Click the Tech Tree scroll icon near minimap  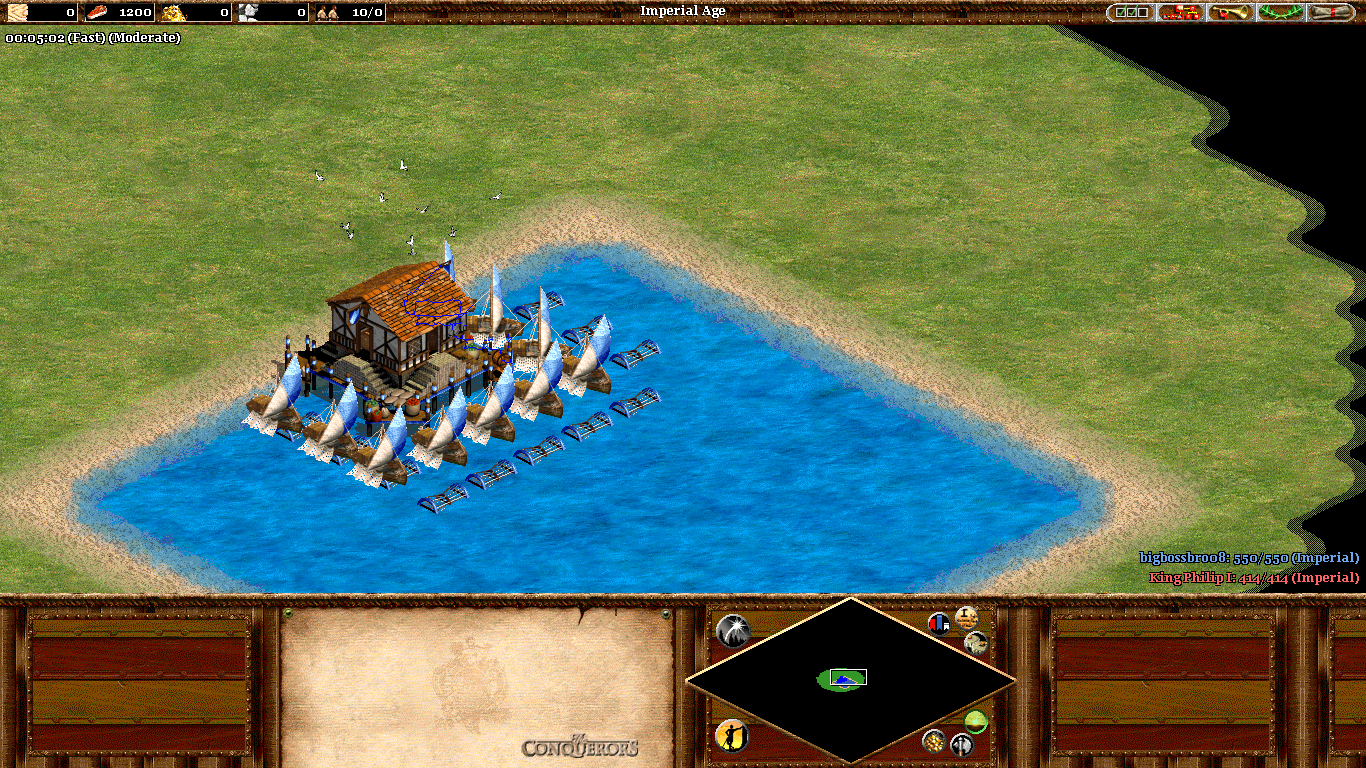(x=968, y=620)
